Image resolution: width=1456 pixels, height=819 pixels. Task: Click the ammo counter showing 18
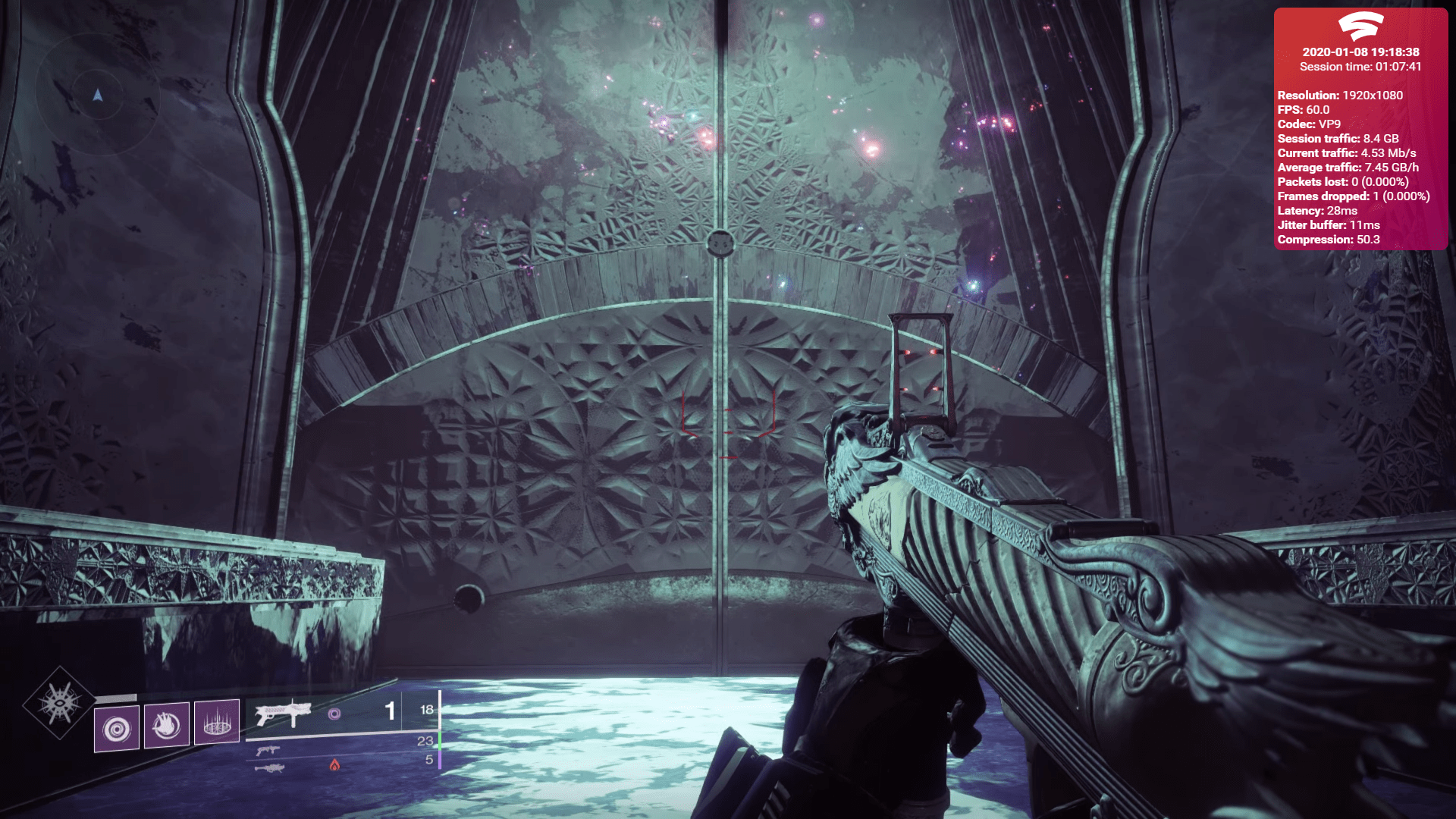click(426, 710)
